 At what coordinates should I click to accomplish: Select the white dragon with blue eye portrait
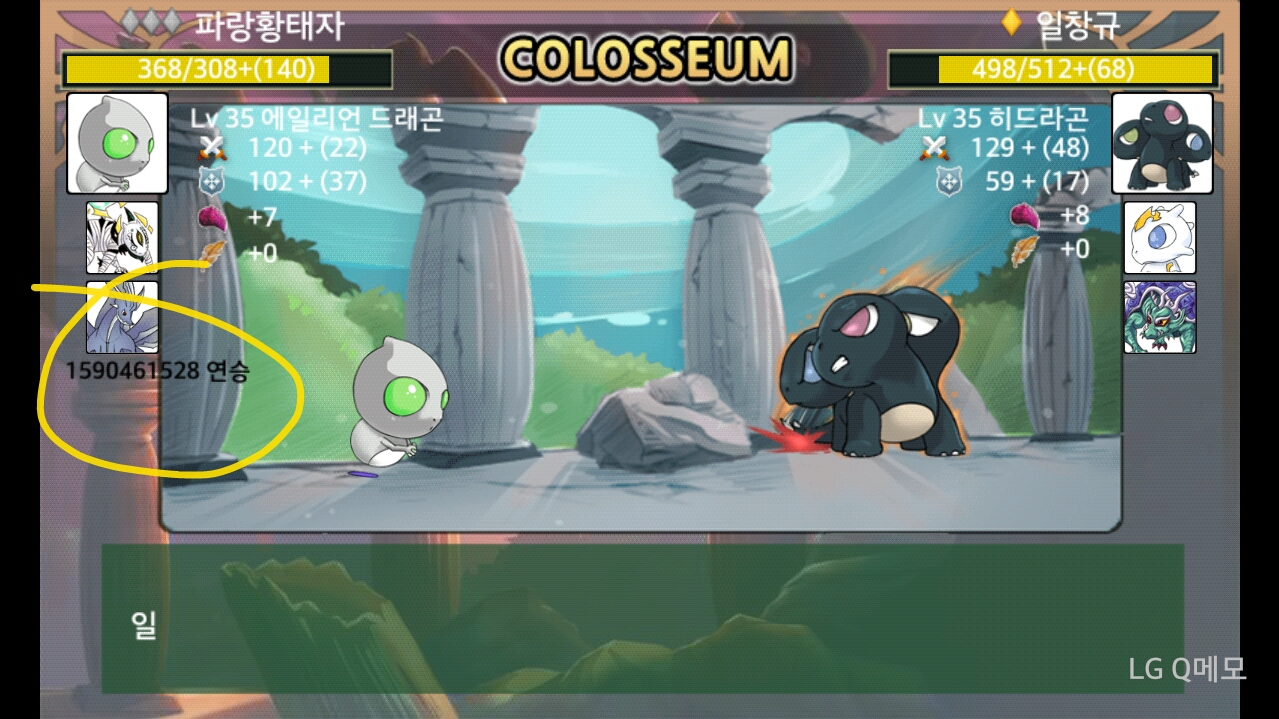coord(1160,237)
